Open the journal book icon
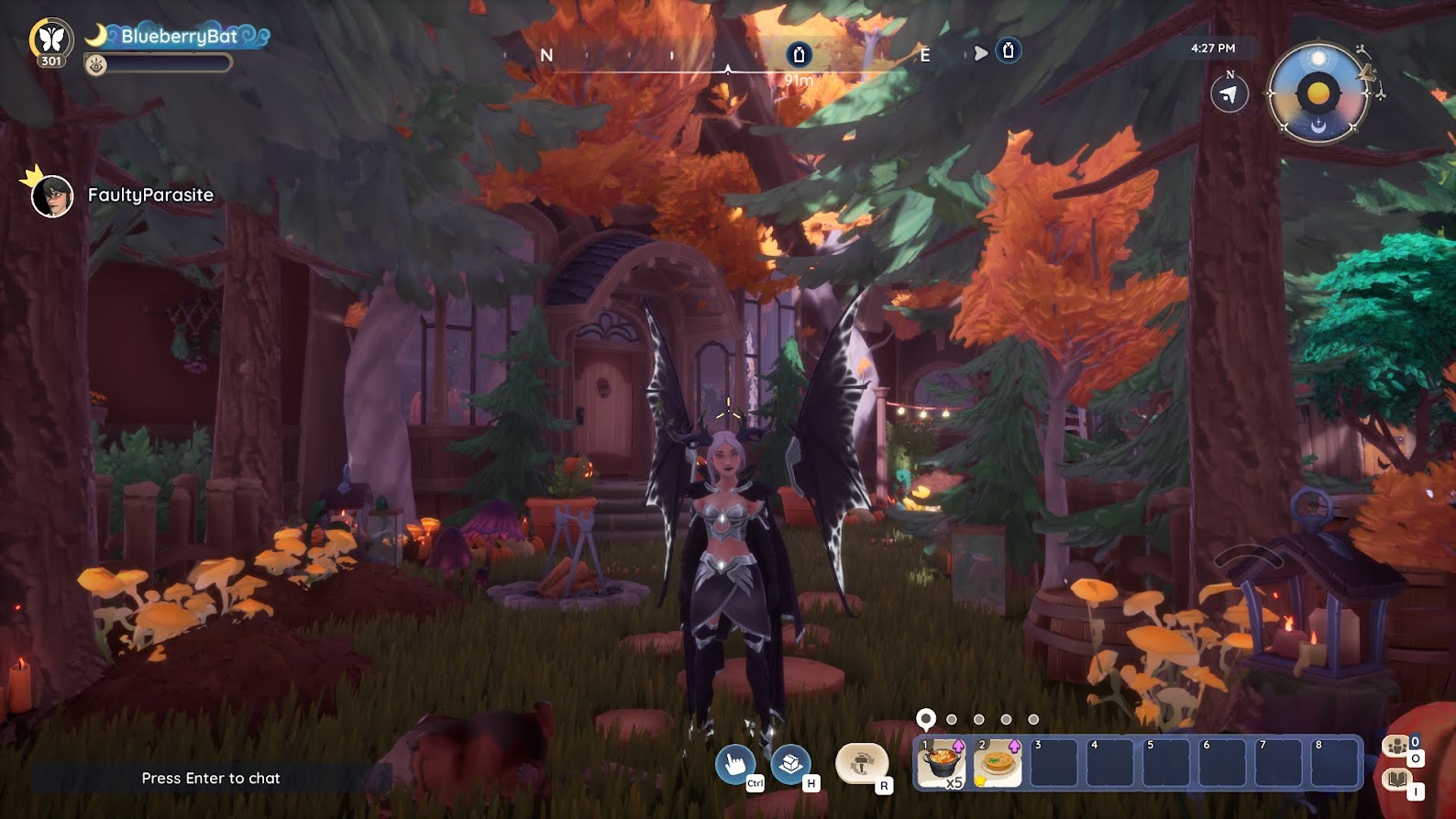This screenshot has height=819, width=1456. coord(1396,780)
